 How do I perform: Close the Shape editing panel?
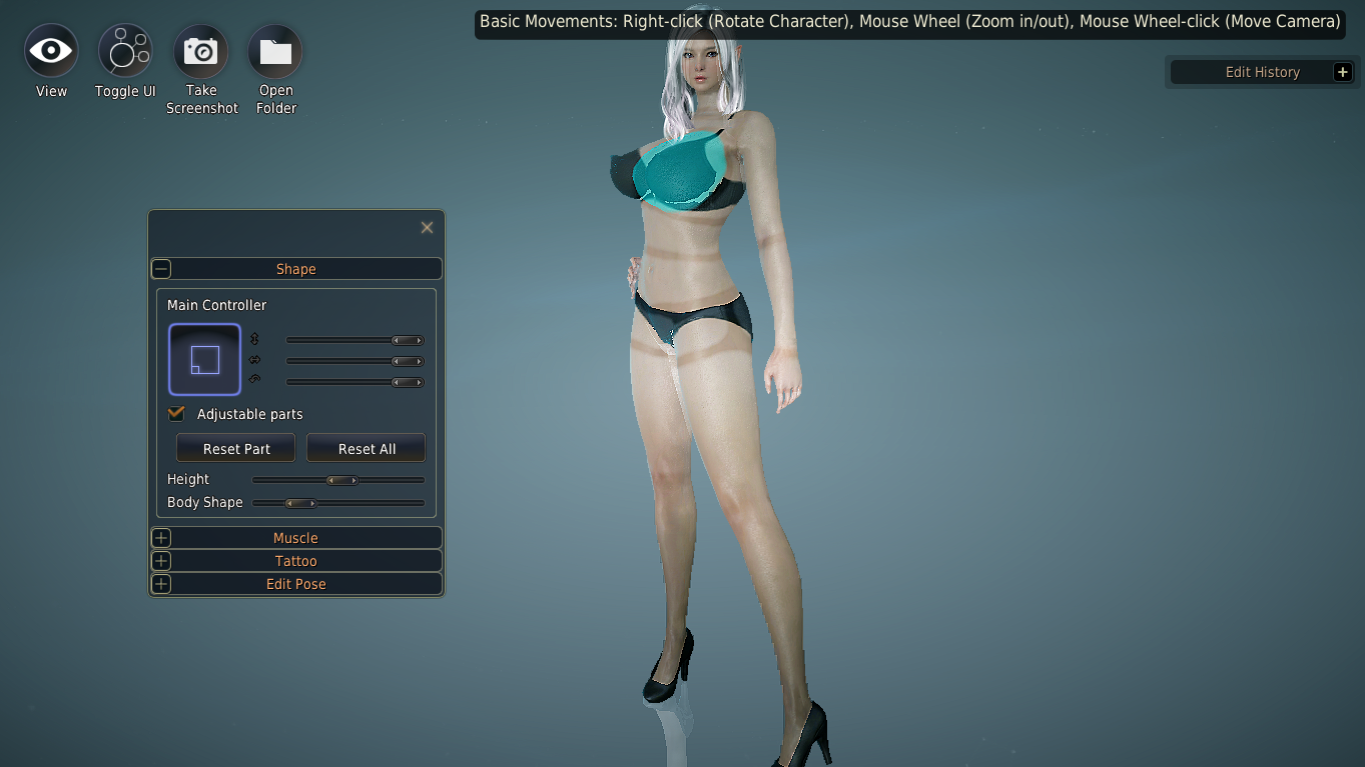(x=427, y=227)
